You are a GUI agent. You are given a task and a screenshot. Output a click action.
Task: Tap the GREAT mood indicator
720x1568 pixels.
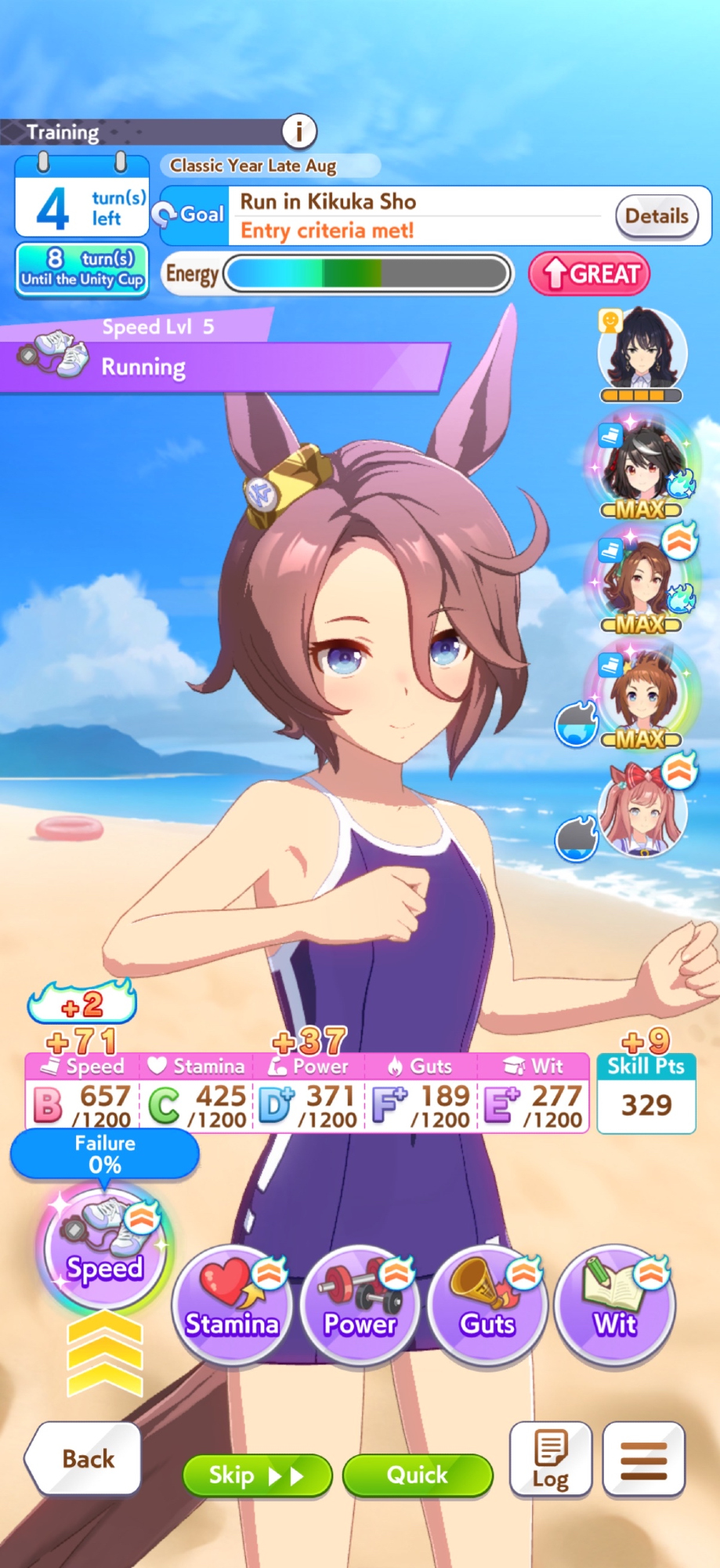click(x=589, y=274)
